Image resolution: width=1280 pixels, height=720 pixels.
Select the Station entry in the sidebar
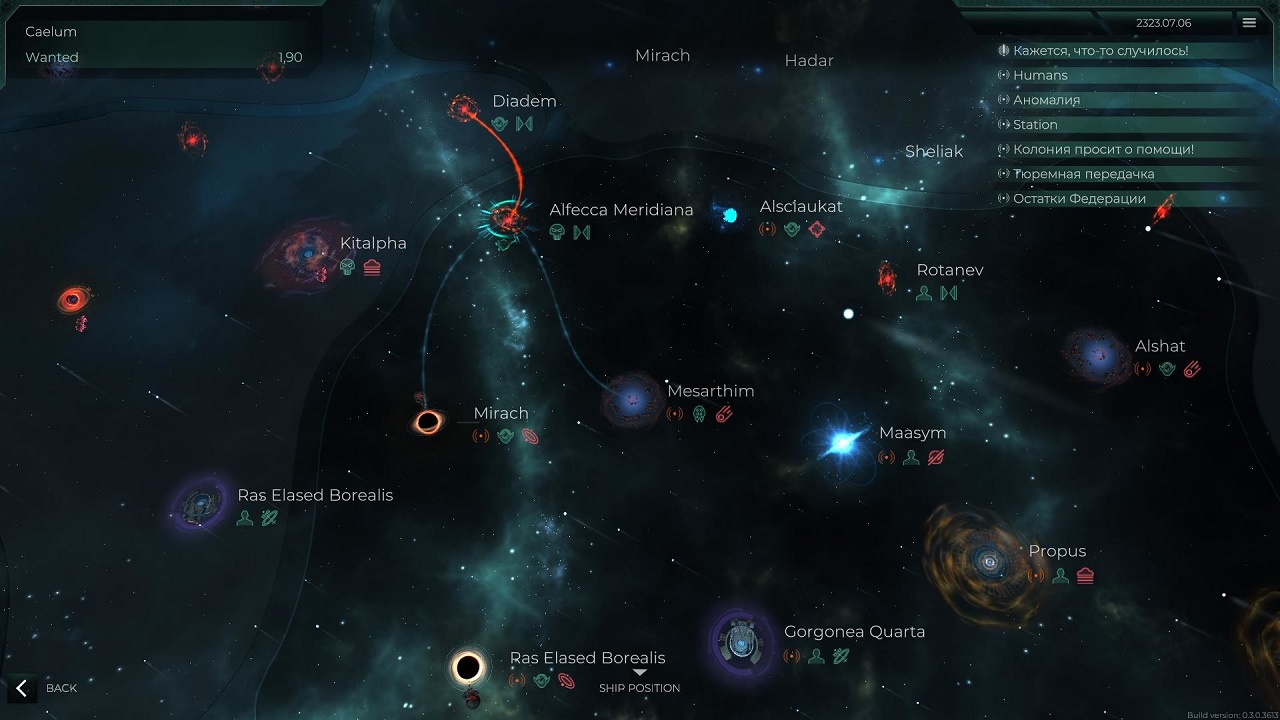click(x=1034, y=124)
